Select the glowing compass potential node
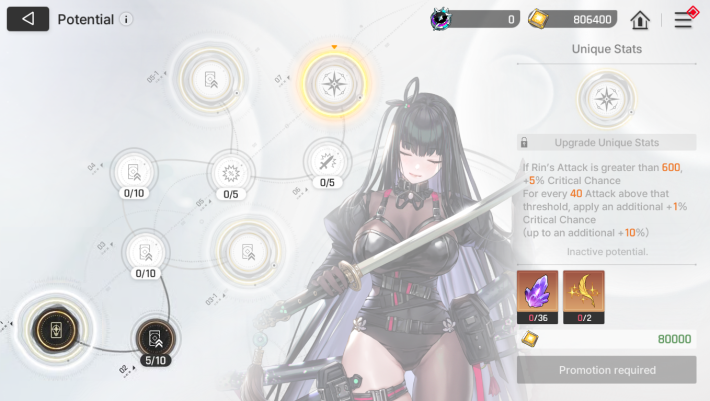The image size is (710, 401). (333, 82)
